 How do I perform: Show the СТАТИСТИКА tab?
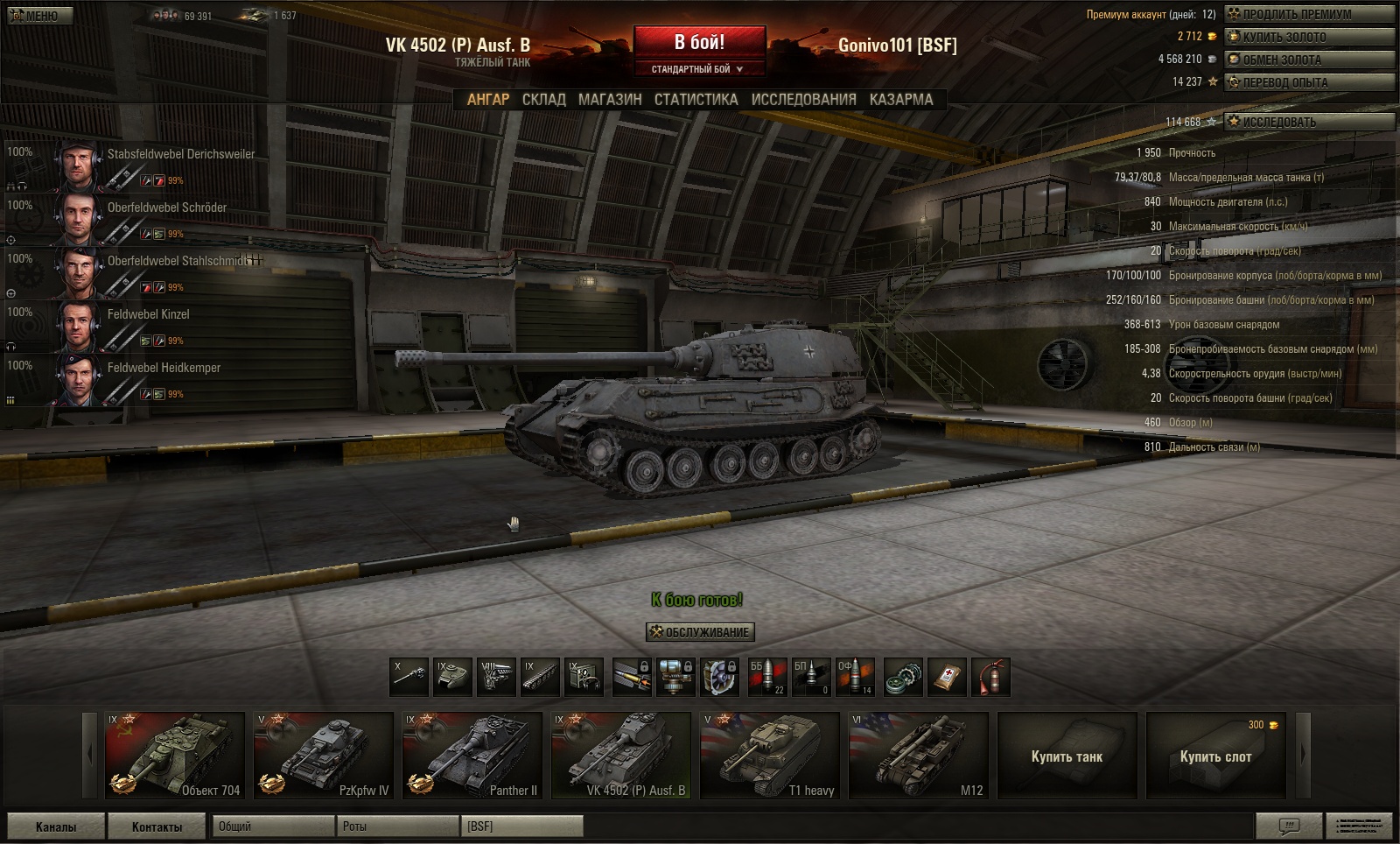pyautogui.click(x=696, y=100)
